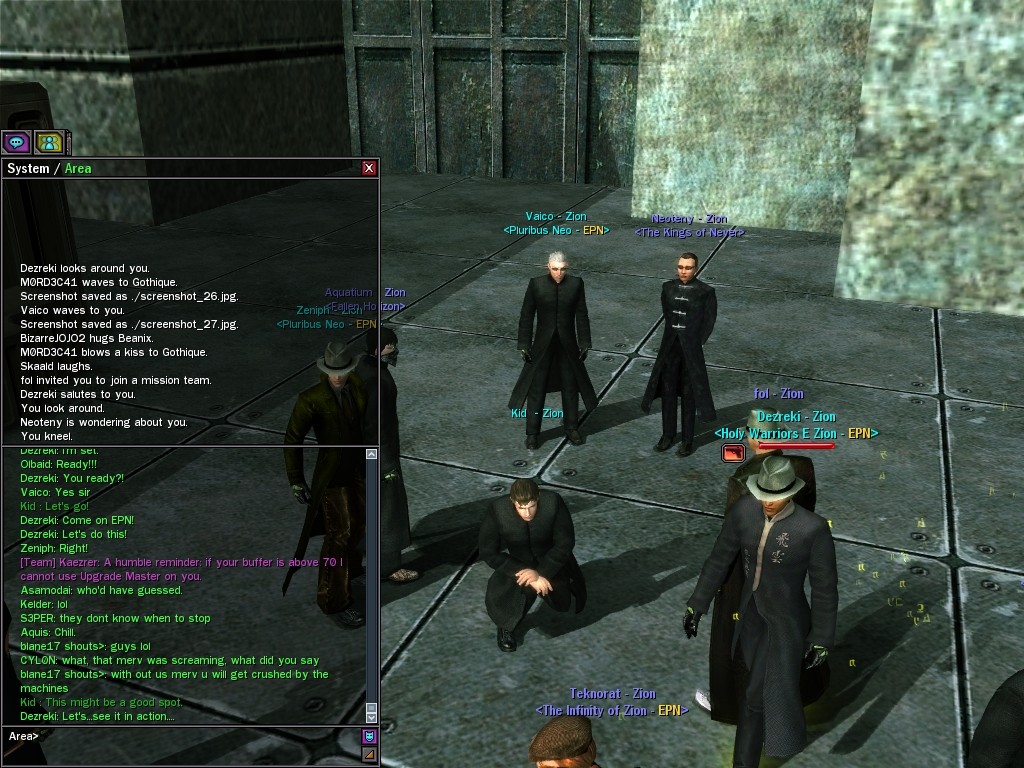Open the chat speech-bubble icon

coord(16,143)
